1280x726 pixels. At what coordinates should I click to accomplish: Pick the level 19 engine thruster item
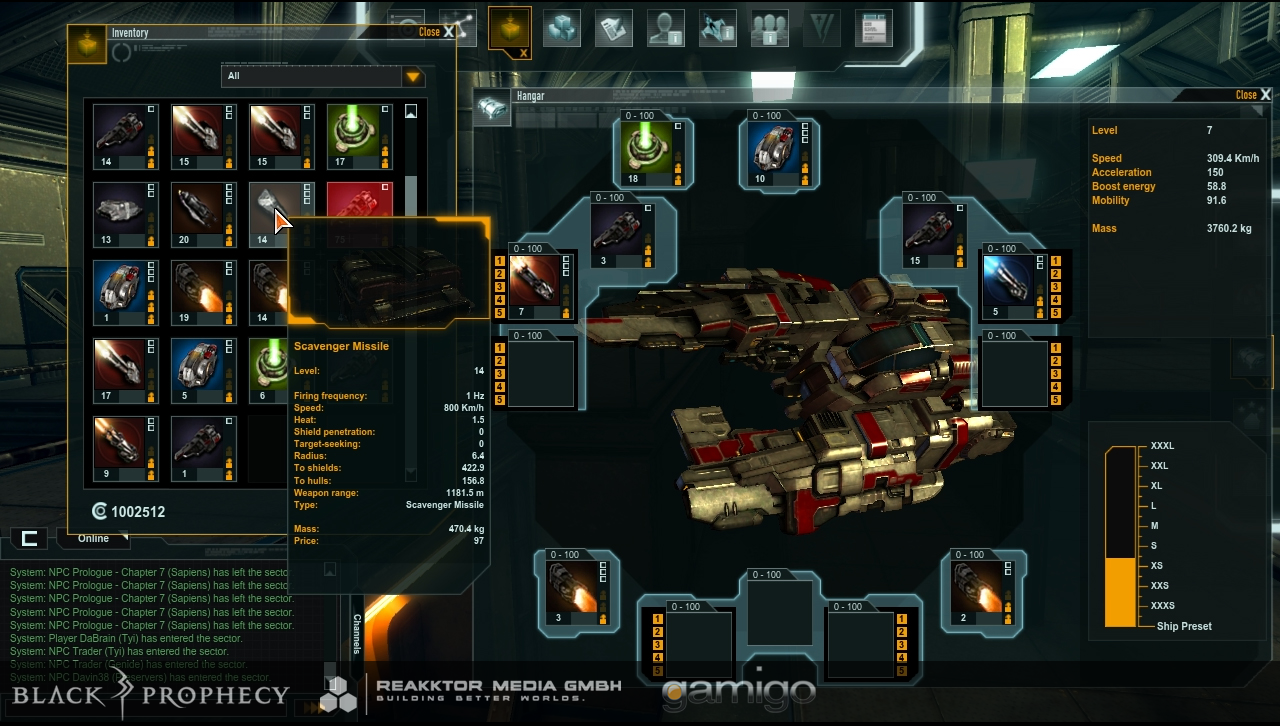click(x=203, y=291)
